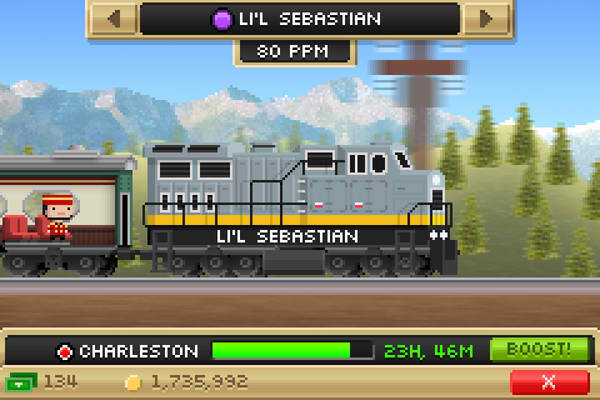The width and height of the screenshot is (600, 400).
Task: Open the Charleston destination info
Action: pyautogui.click(x=128, y=351)
